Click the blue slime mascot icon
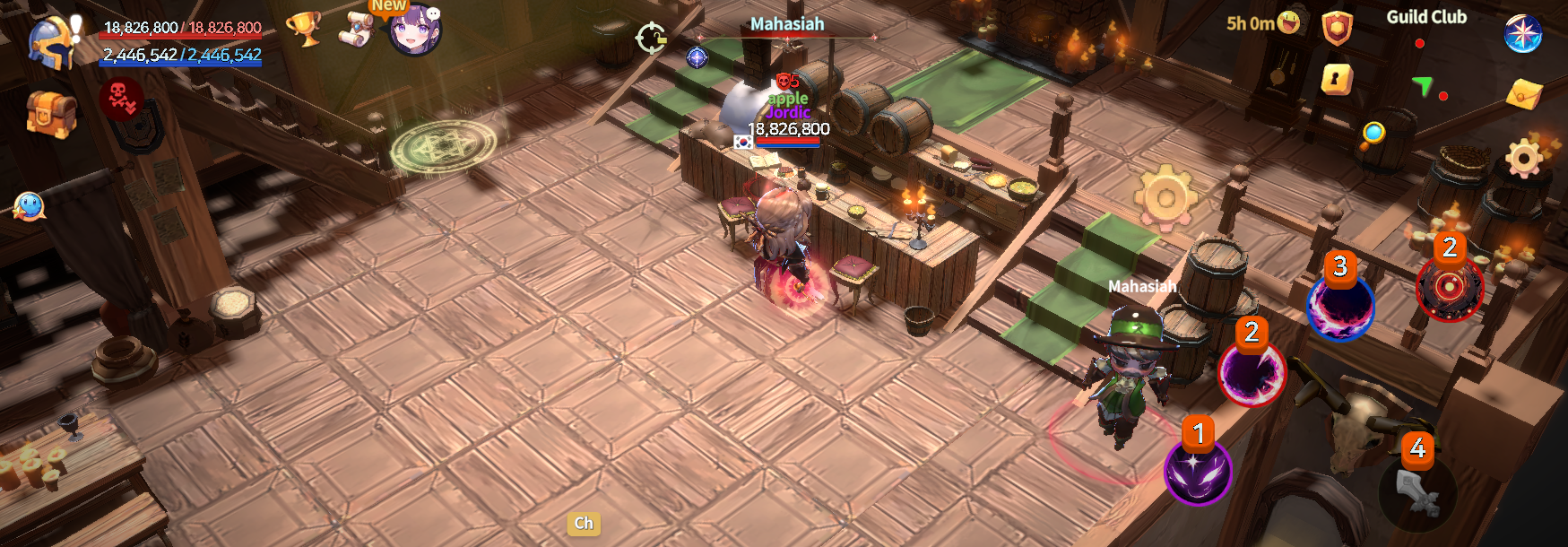The width and height of the screenshot is (1568, 547). (x=29, y=206)
